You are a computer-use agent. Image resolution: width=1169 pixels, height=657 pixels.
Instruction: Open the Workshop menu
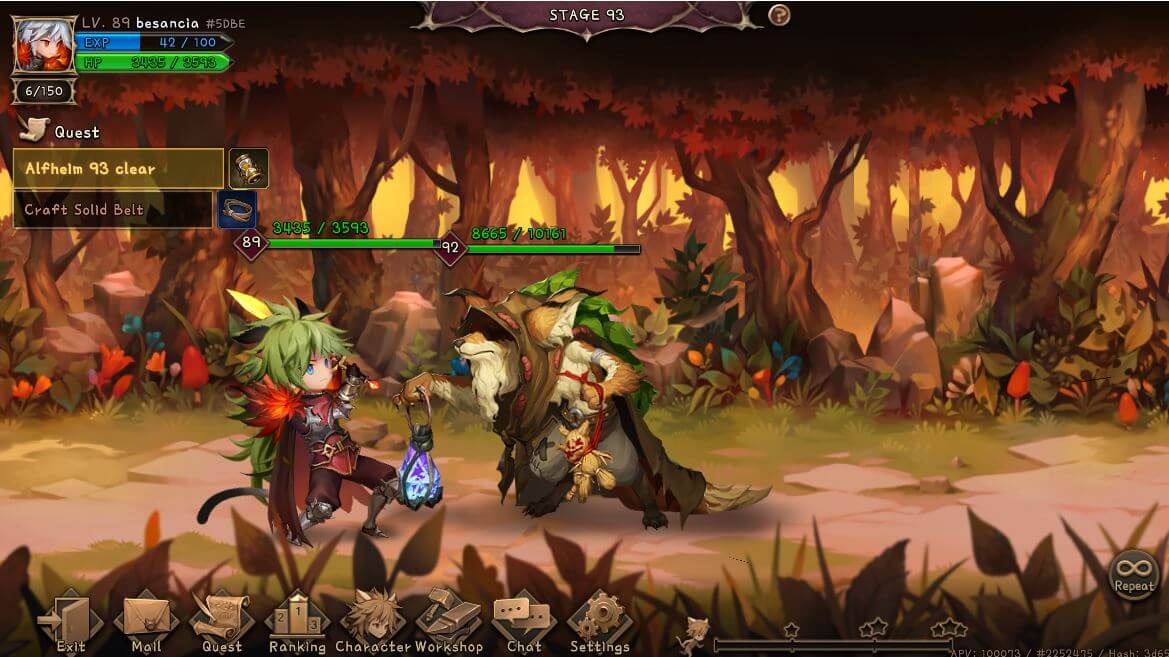point(448,622)
